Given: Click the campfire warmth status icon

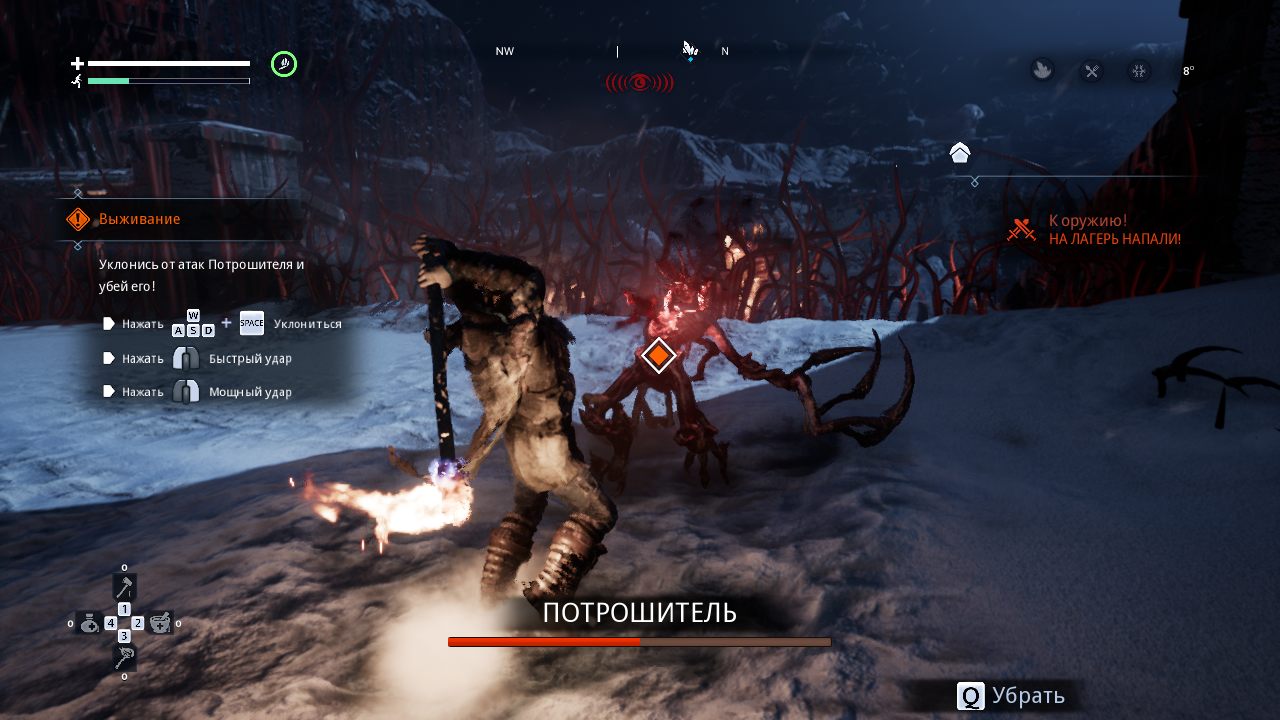Looking at the screenshot, I should click(x=1042, y=71).
